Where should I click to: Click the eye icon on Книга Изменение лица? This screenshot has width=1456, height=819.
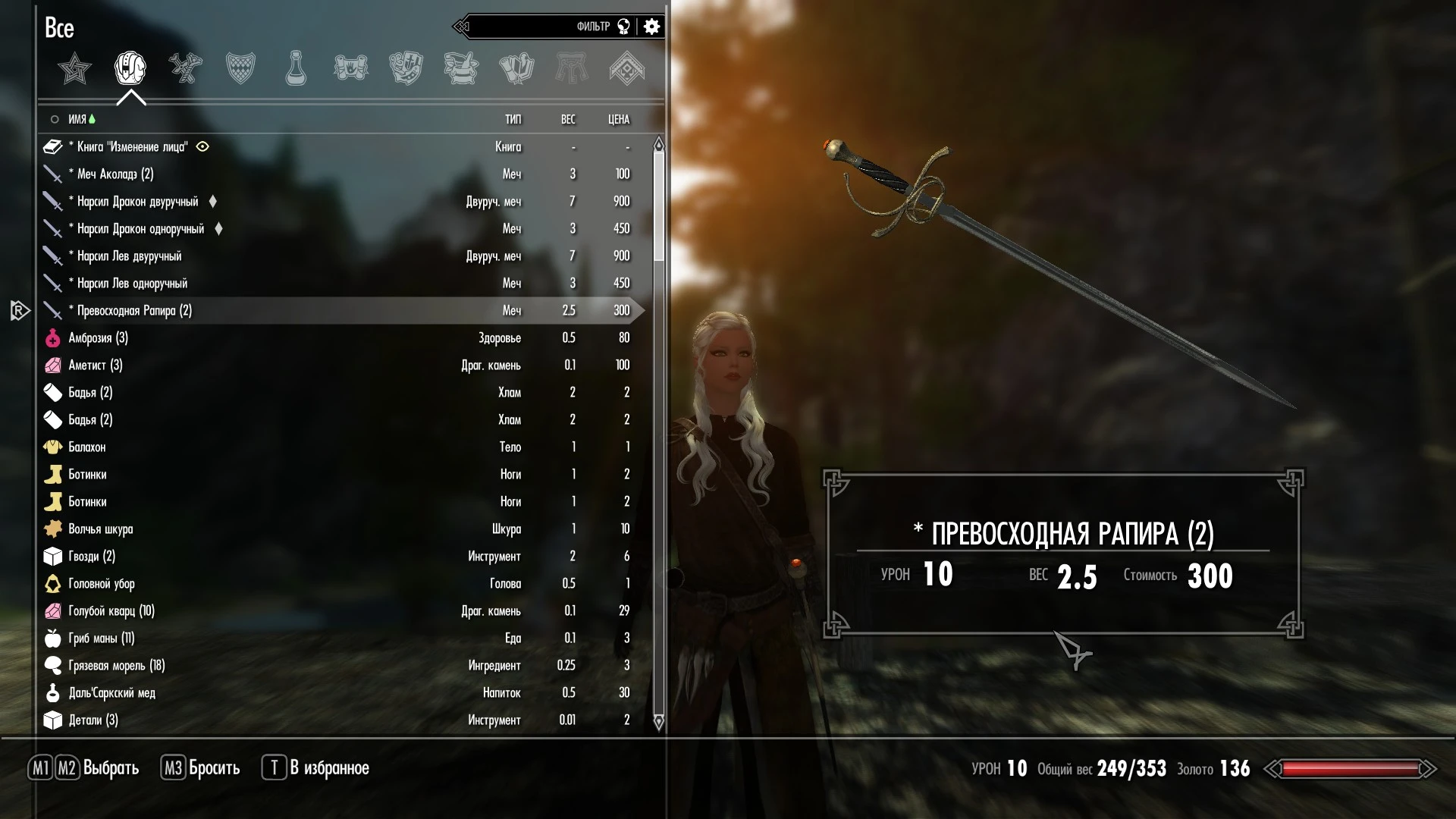coord(202,147)
